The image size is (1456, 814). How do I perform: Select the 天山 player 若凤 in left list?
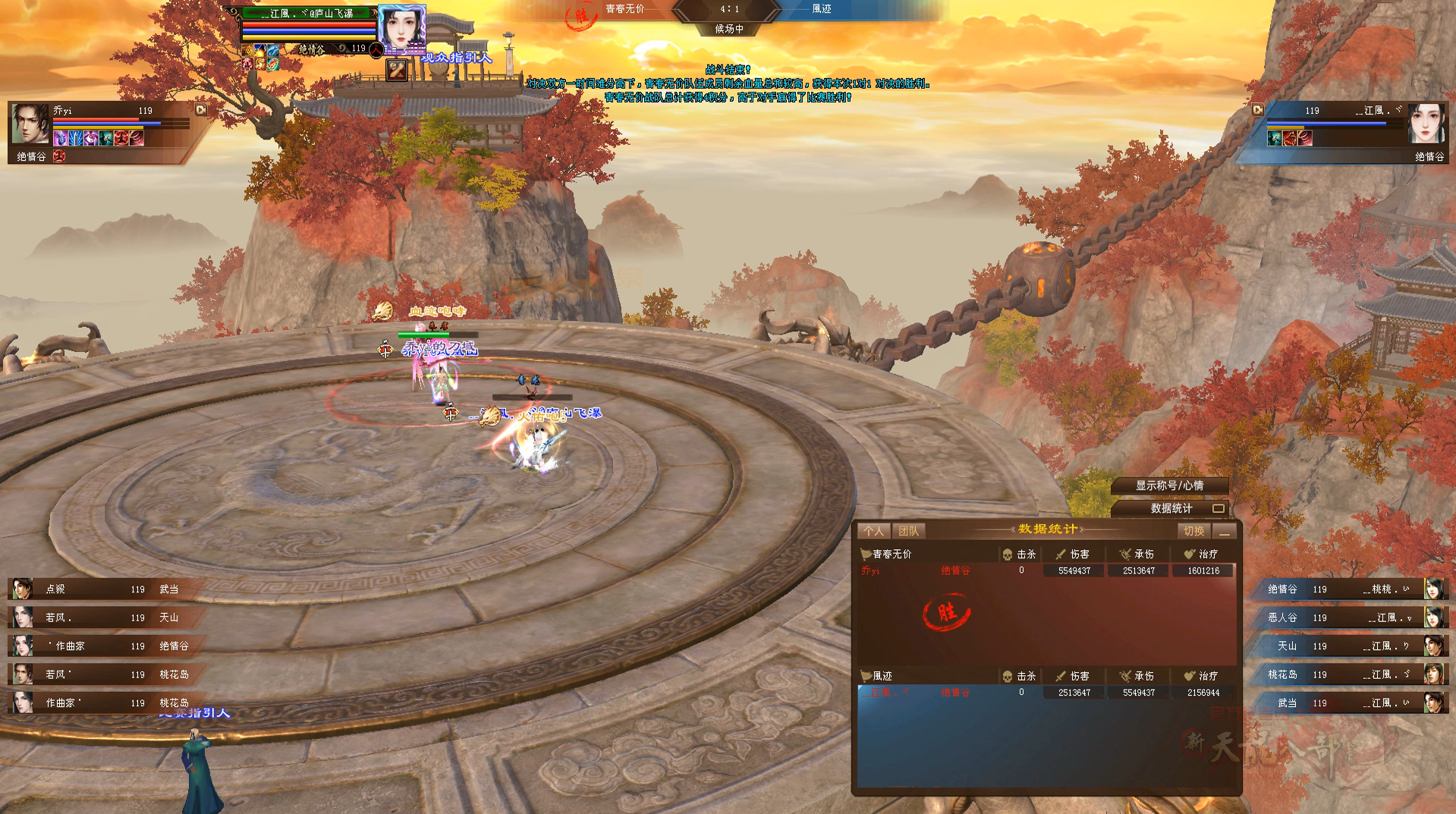click(99, 618)
